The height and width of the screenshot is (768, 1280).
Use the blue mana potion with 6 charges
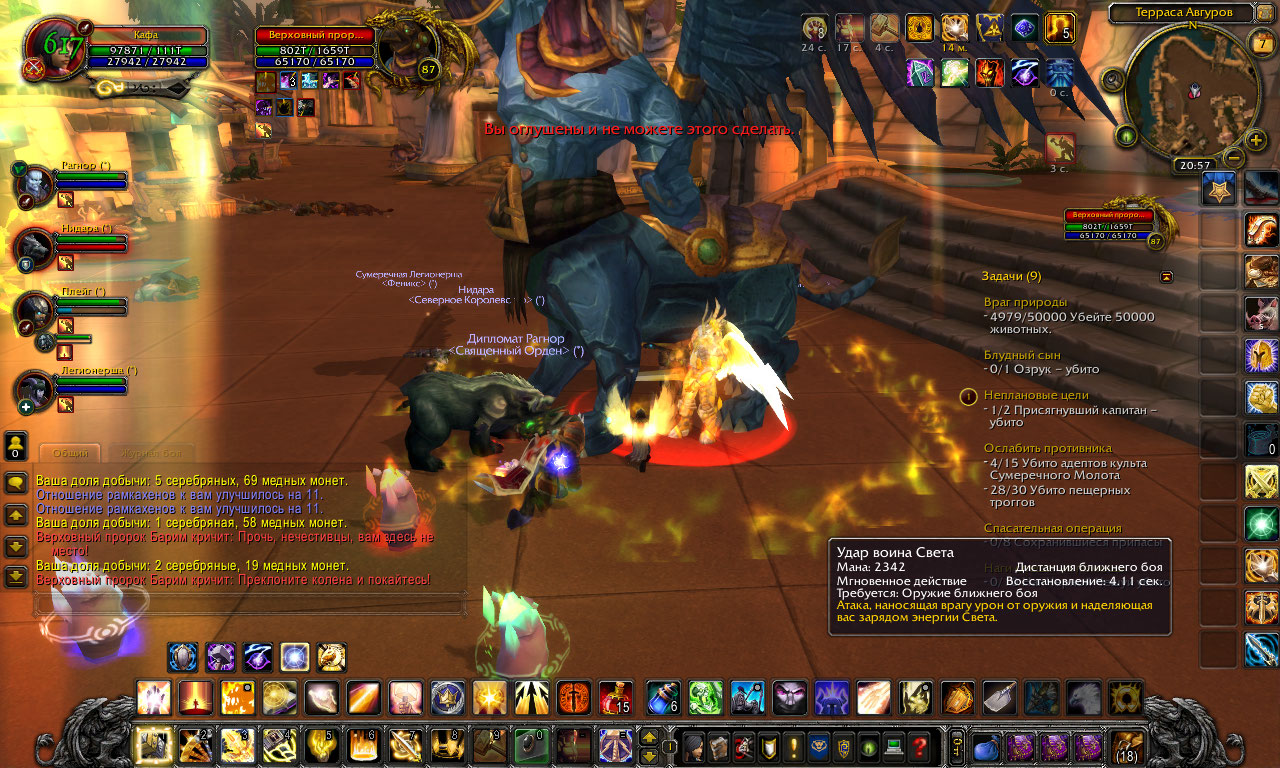[662, 697]
